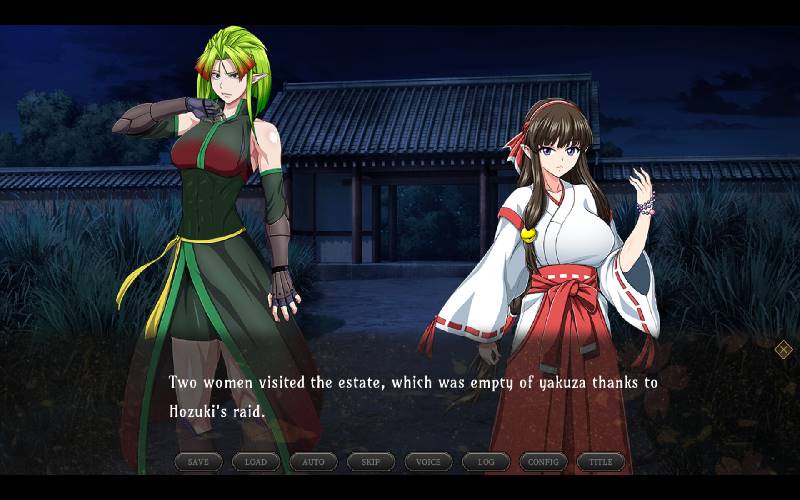
Task: Open the LOAD menu
Action: click(x=256, y=462)
